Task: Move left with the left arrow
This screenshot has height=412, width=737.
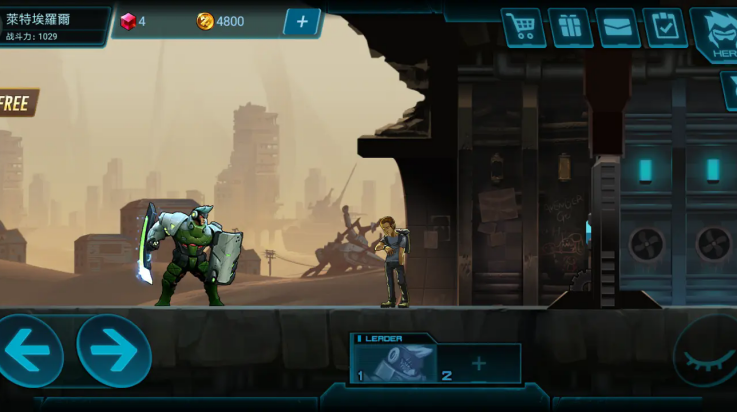Action: [30, 351]
